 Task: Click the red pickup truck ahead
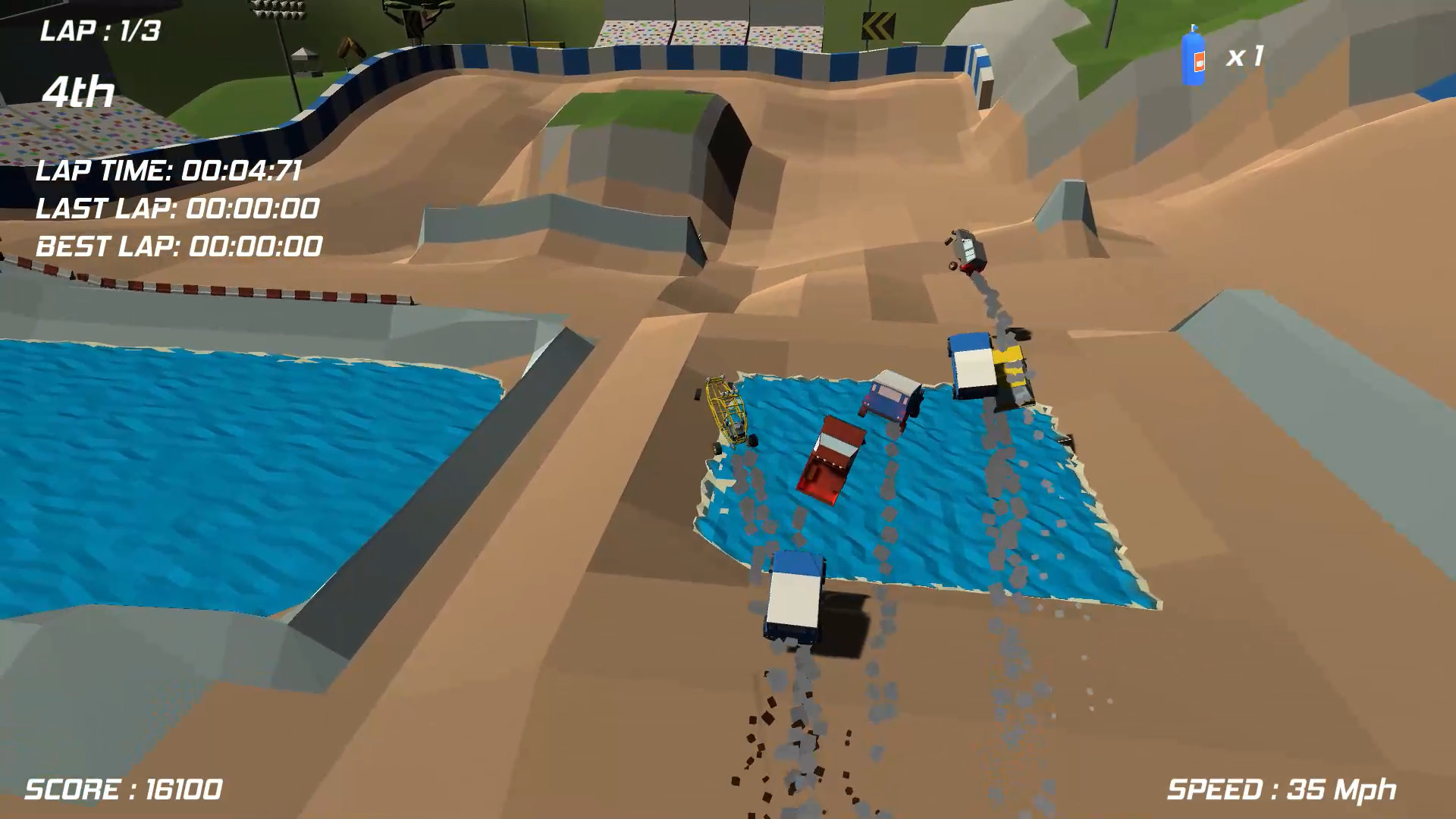[830, 459]
